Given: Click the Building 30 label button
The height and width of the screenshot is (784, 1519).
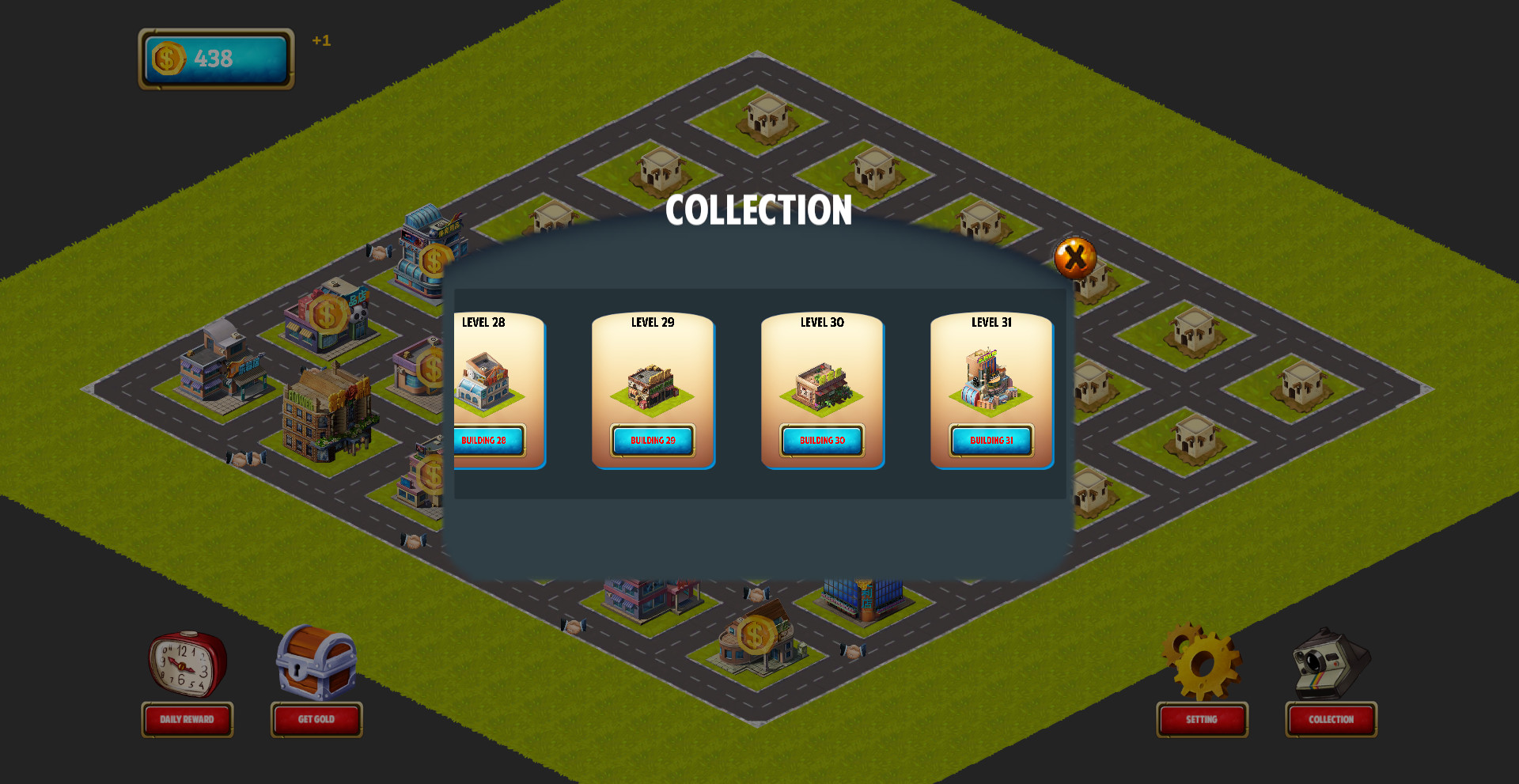Looking at the screenshot, I should coord(822,440).
